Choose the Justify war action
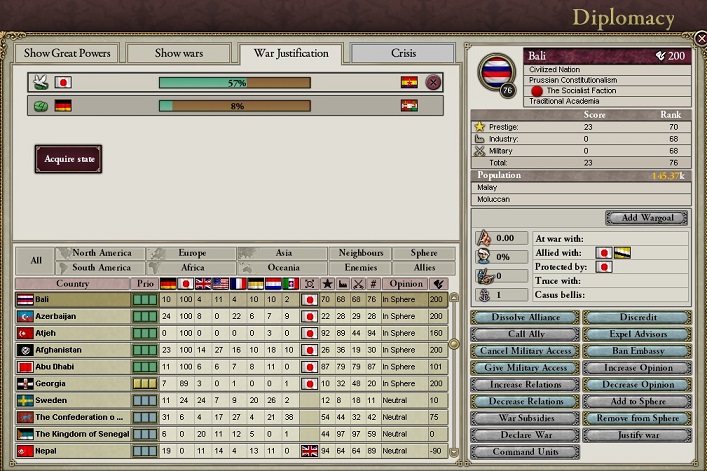This screenshot has width=707, height=471. click(x=635, y=435)
